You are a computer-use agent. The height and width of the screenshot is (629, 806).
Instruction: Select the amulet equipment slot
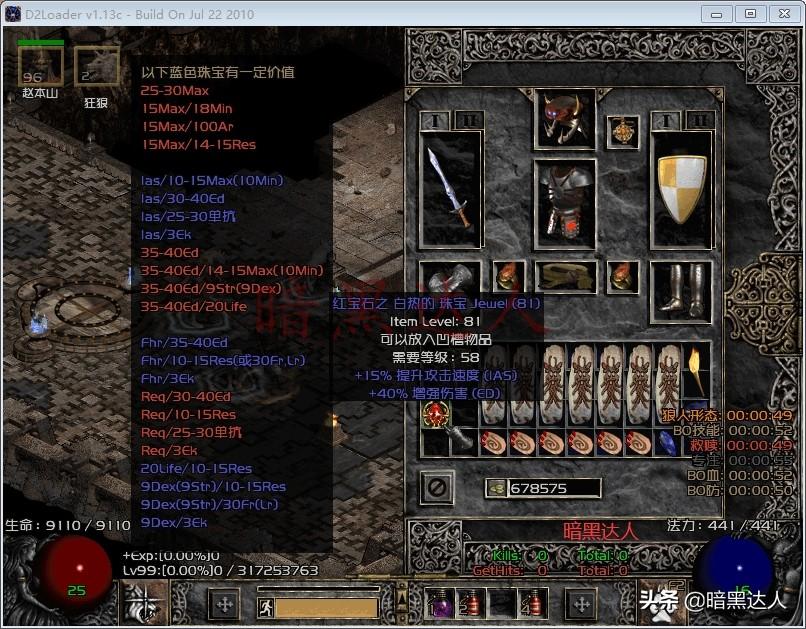coord(623,132)
